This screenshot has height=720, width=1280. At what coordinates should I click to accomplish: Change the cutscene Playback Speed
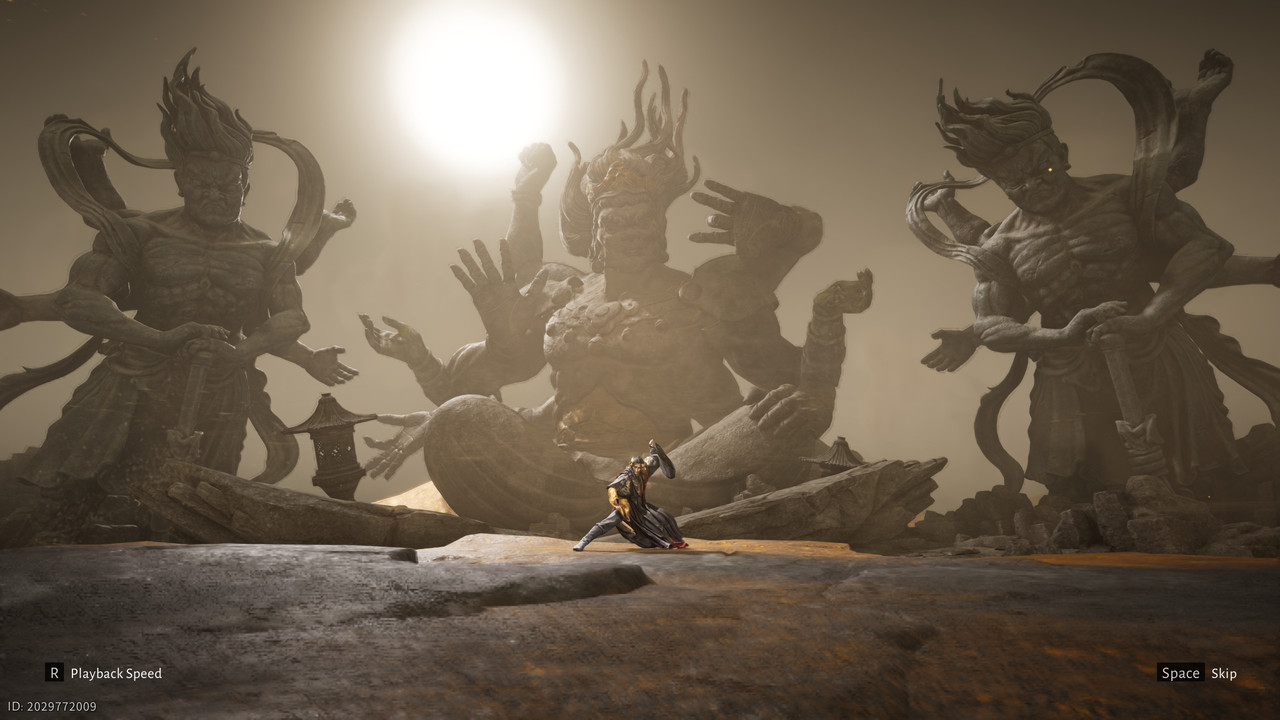coord(104,673)
